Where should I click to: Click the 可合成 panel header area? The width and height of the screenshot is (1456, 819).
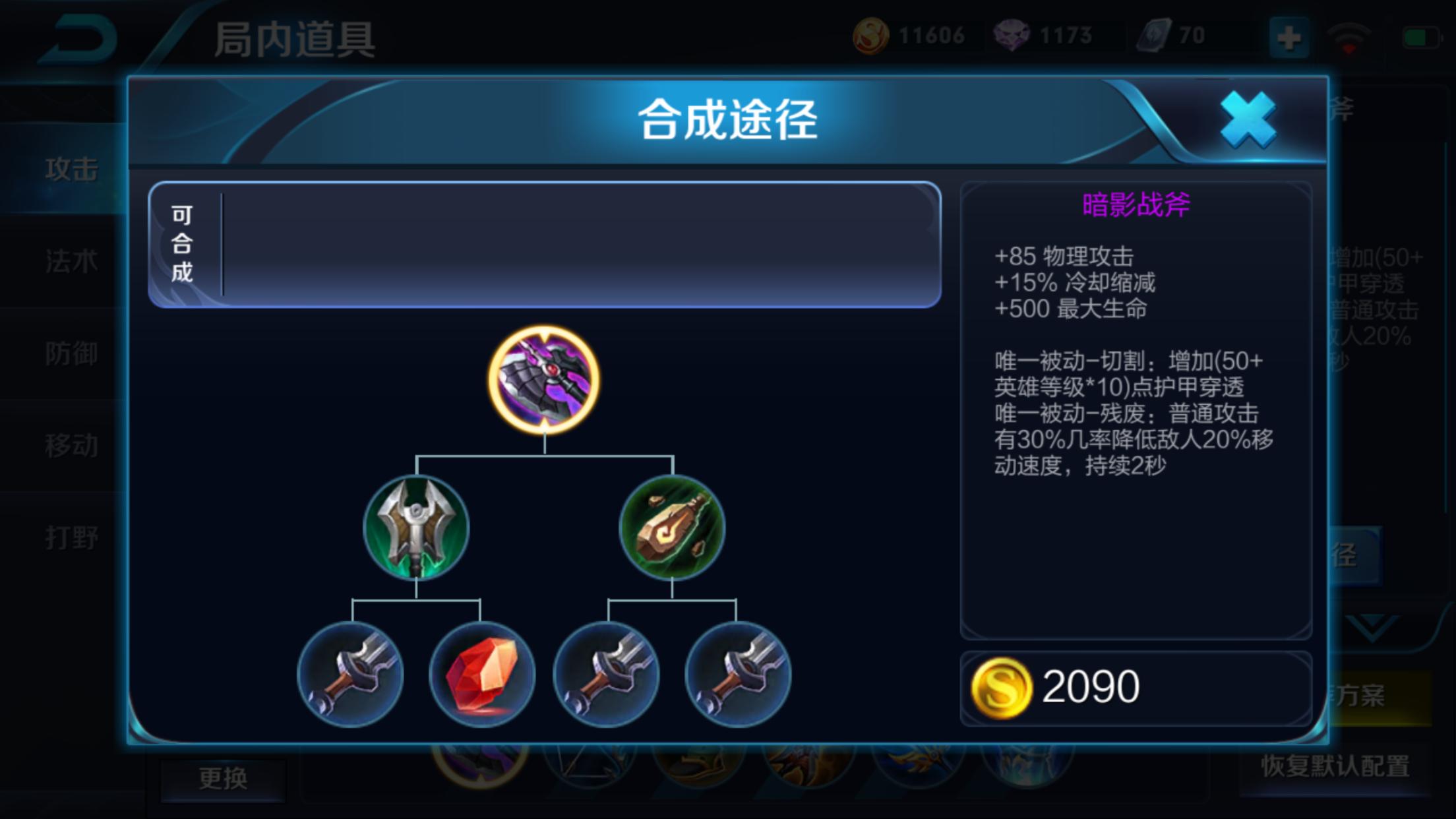[x=183, y=245]
